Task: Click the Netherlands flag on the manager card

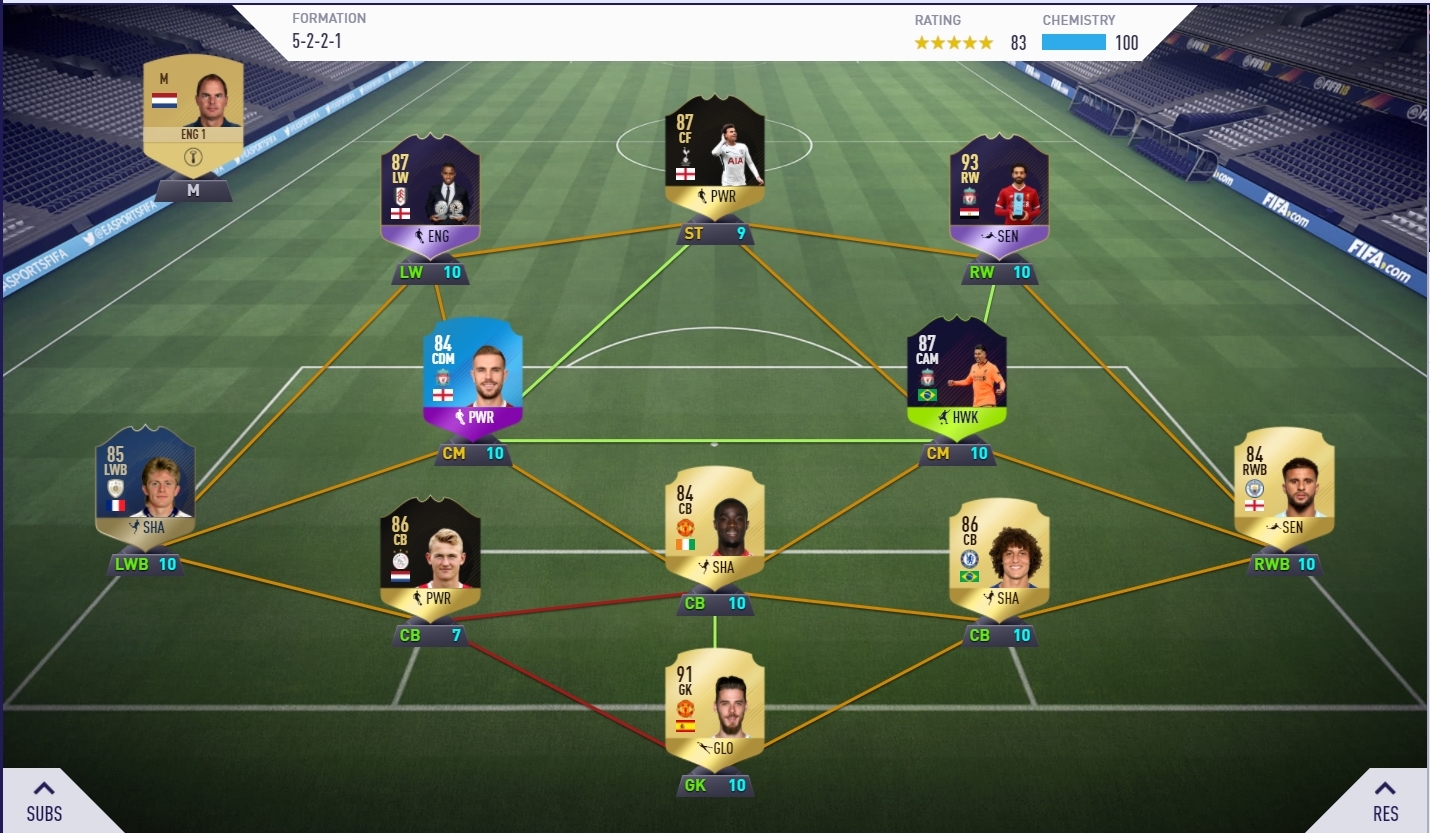Action: pyautogui.click(x=164, y=100)
